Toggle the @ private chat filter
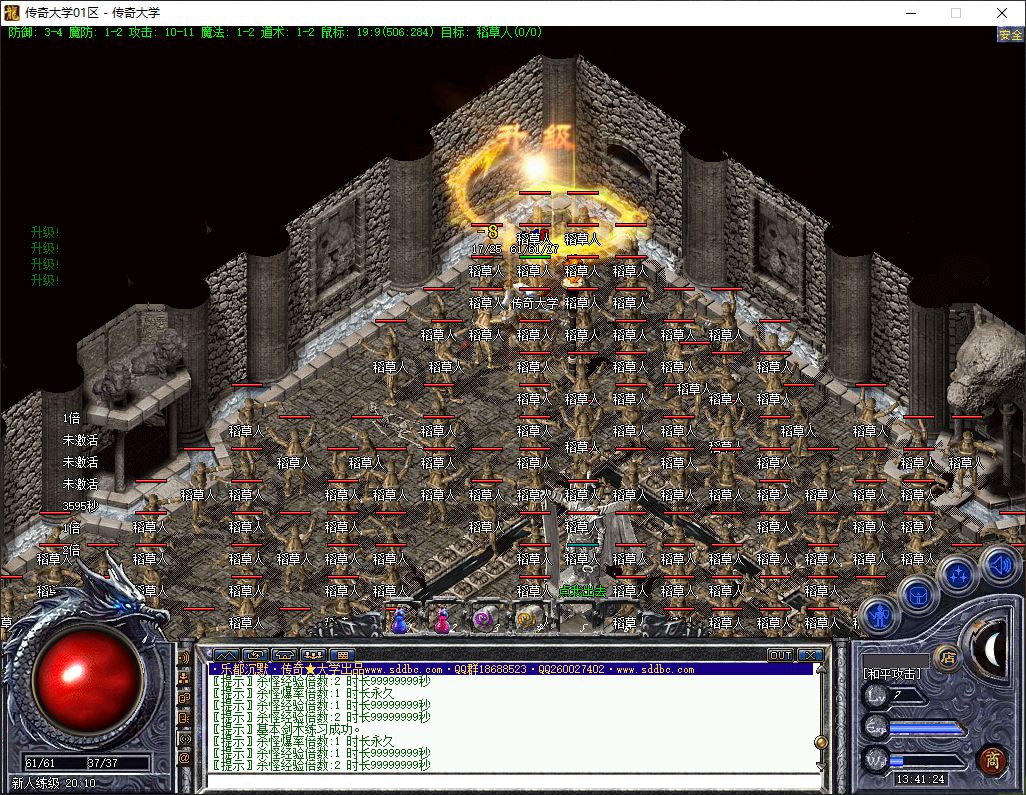1026x795 pixels. click(x=184, y=758)
